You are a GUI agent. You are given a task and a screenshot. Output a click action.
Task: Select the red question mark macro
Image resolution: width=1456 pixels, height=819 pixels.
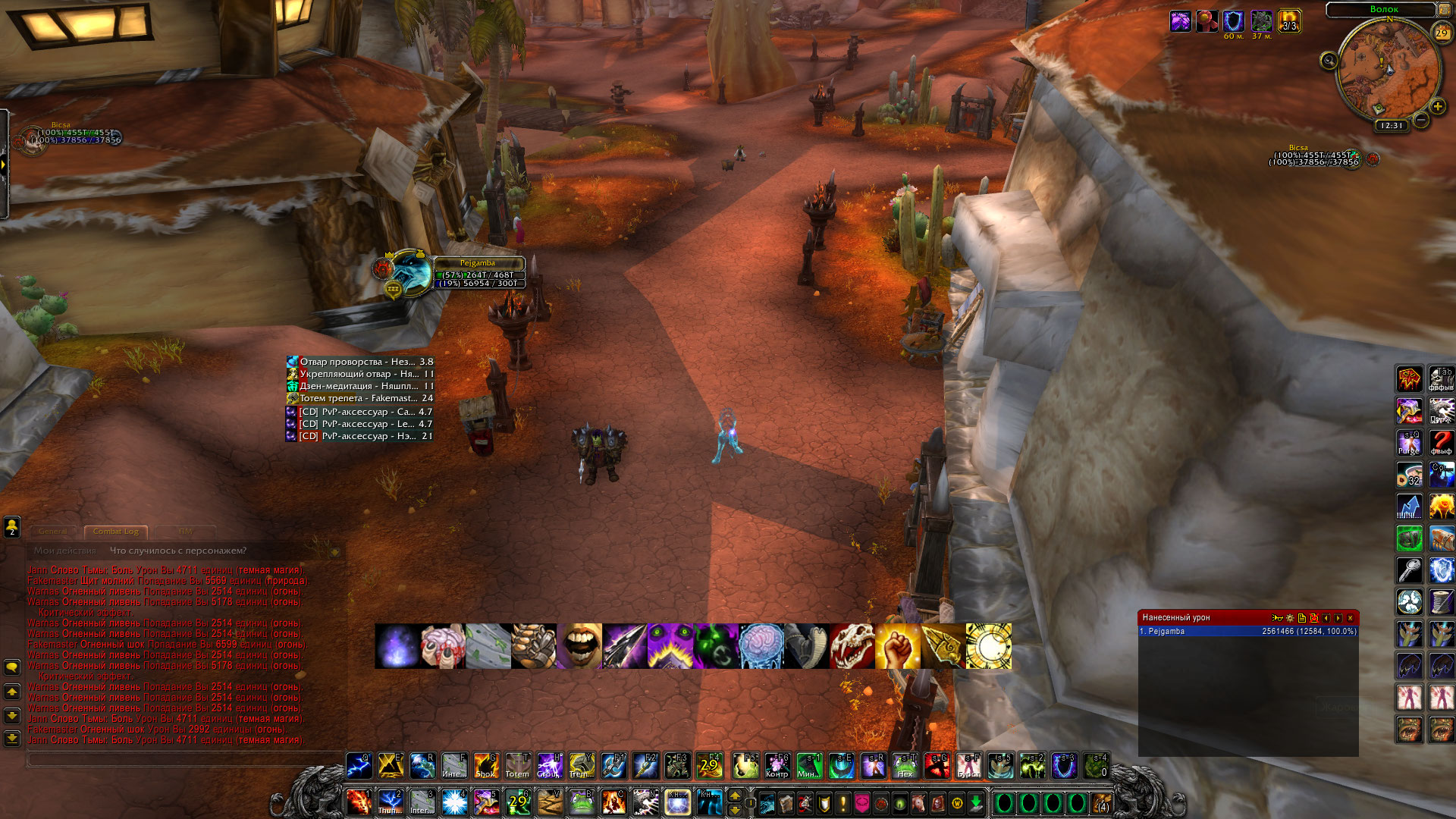[1441, 443]
